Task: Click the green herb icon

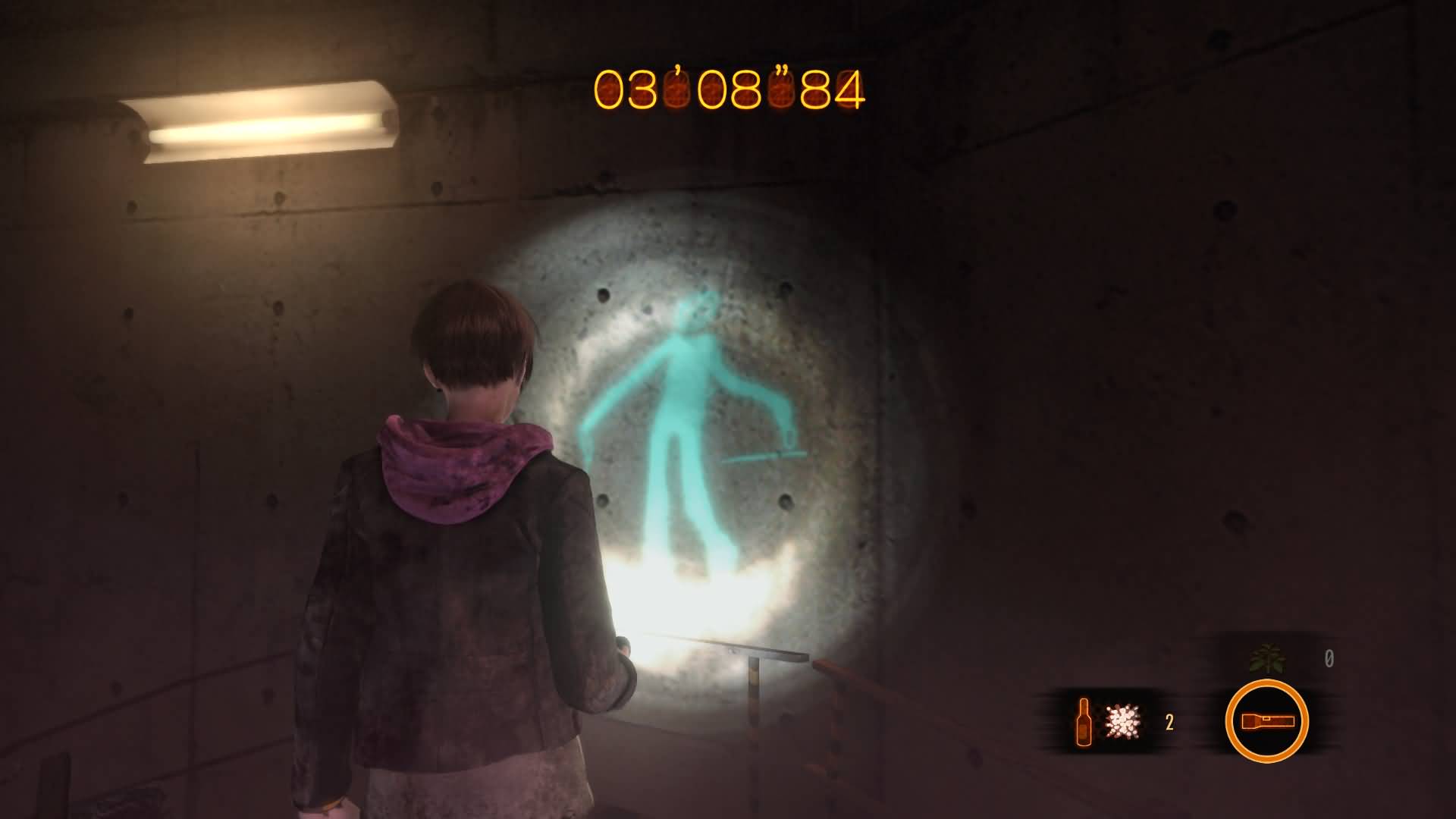Action: 1267,658
